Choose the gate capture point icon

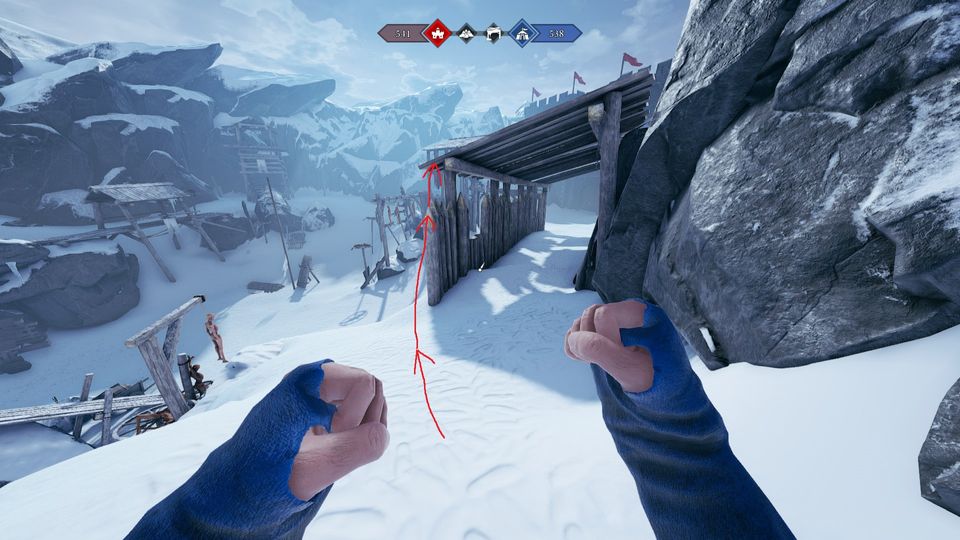[x=493, y=34]
